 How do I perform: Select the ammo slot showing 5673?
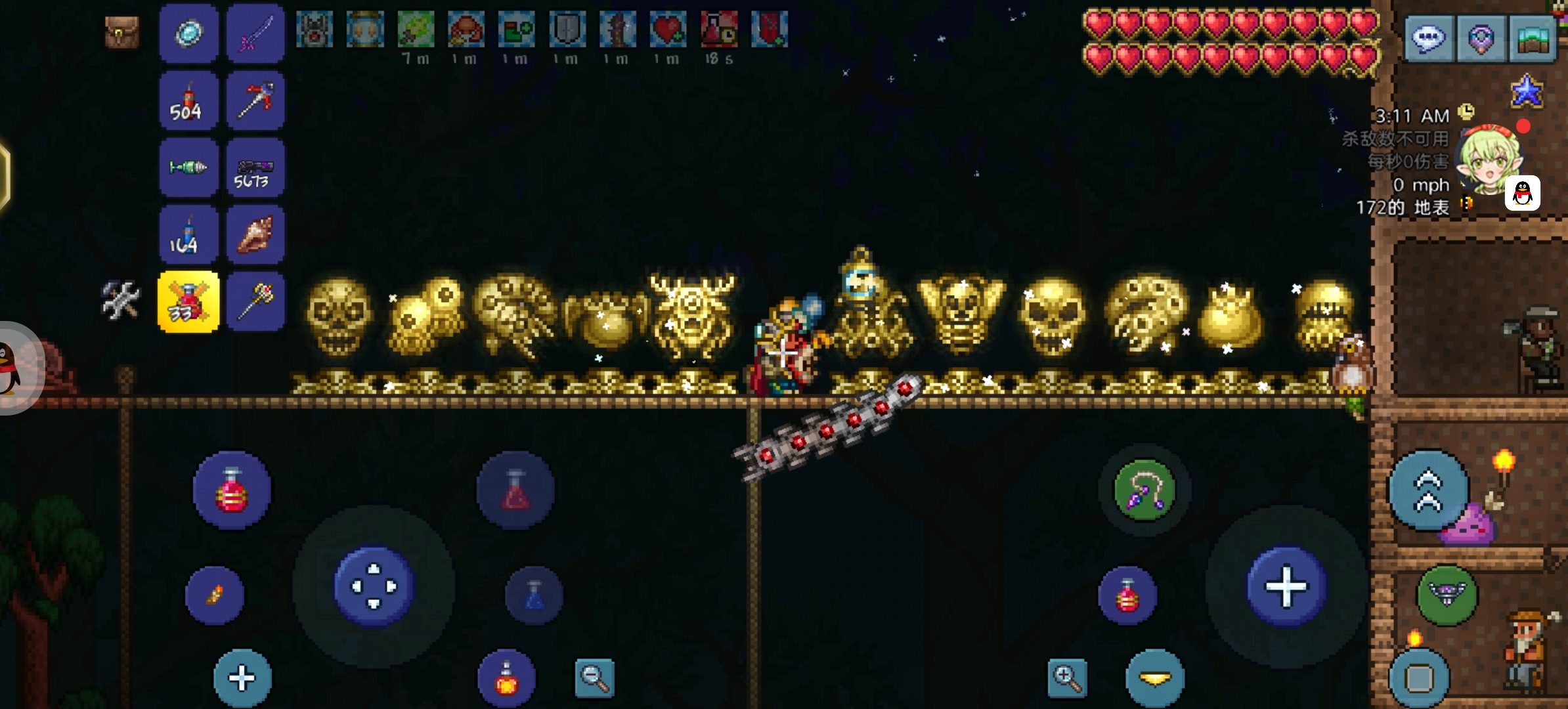255,169
